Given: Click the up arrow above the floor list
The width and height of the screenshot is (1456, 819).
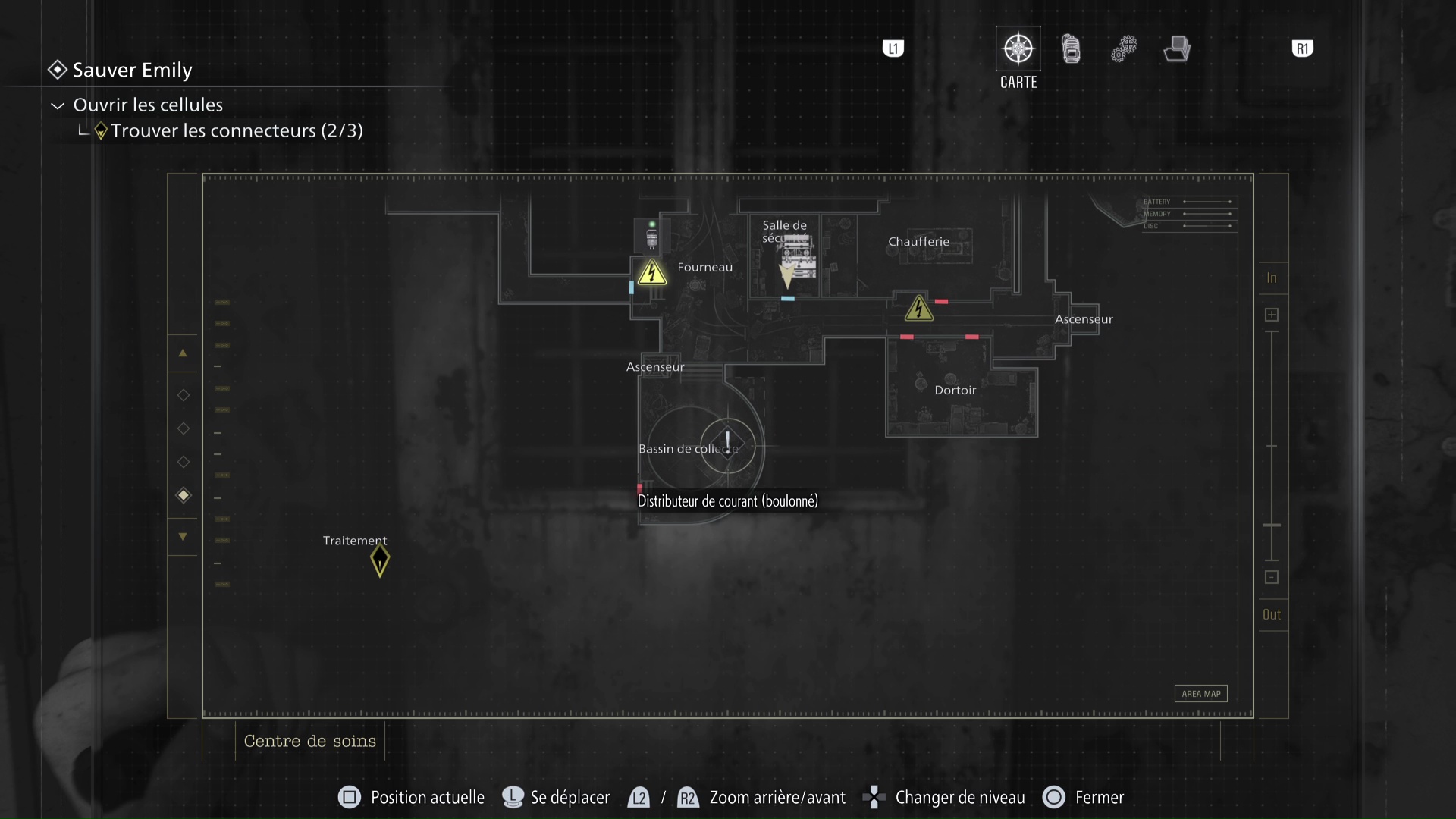Looking at the screenshot, I should click(183, 353).
